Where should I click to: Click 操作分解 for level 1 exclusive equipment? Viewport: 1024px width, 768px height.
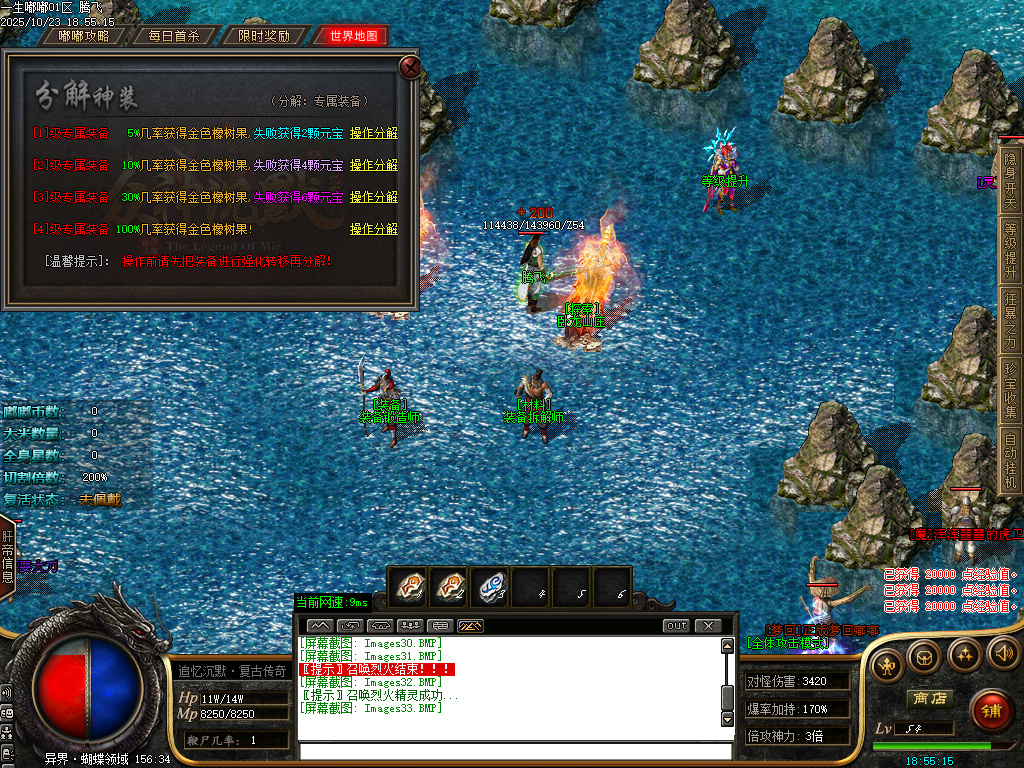(373, 133)
